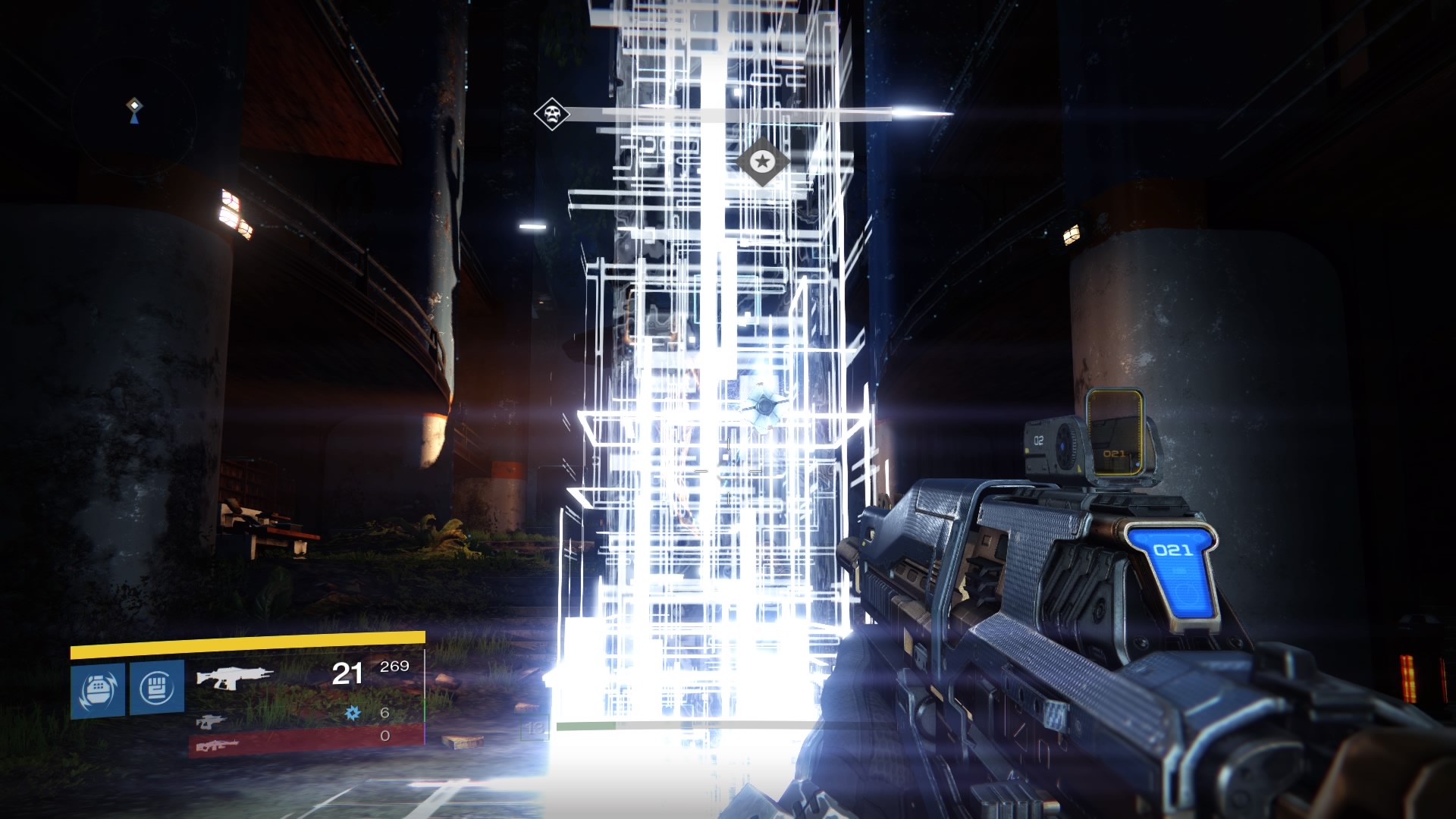Select the grenade ability icon
The height and width of the screenshot is (819, 1456).
(98, 689)
